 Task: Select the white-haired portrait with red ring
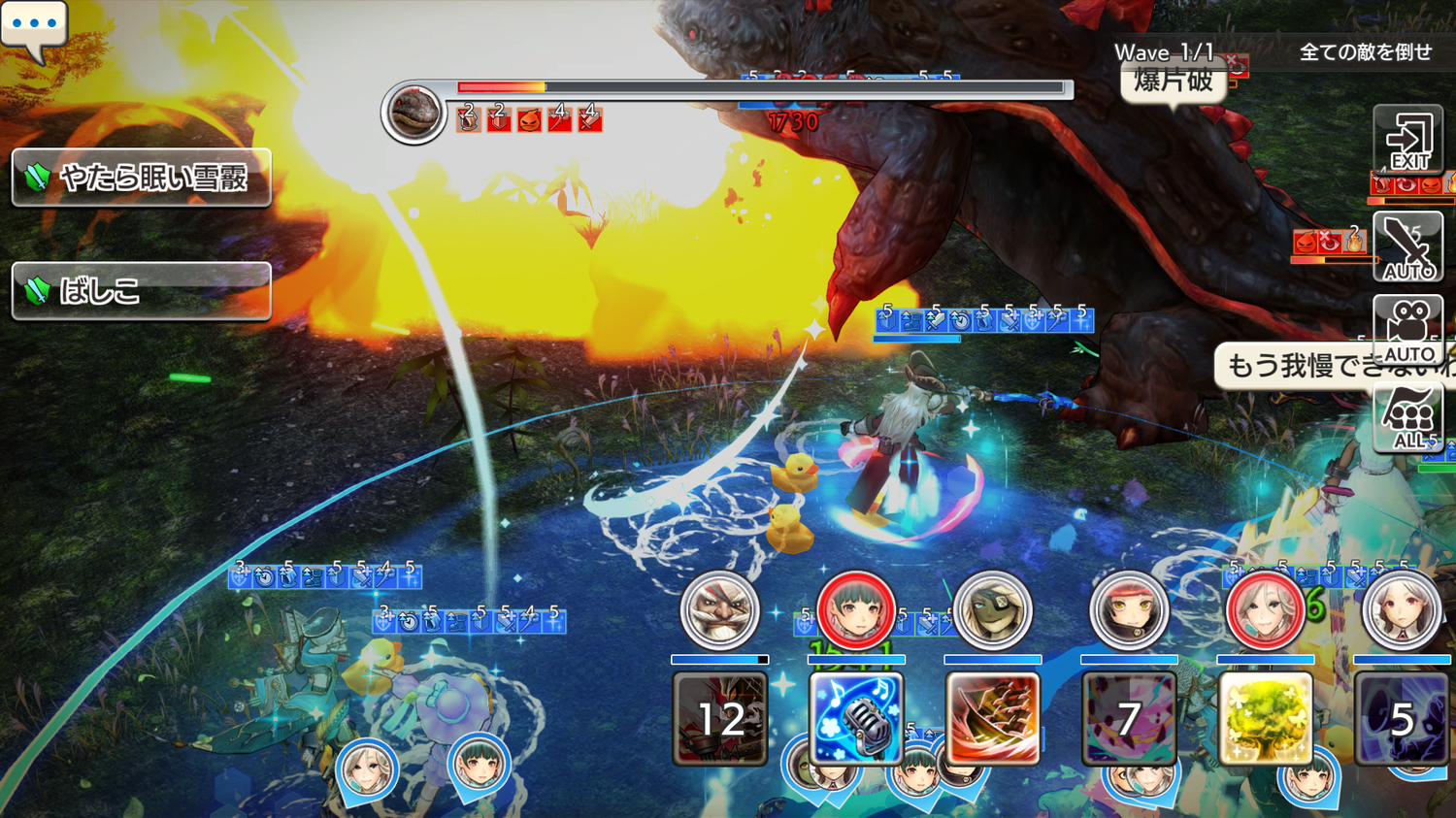1265,611
